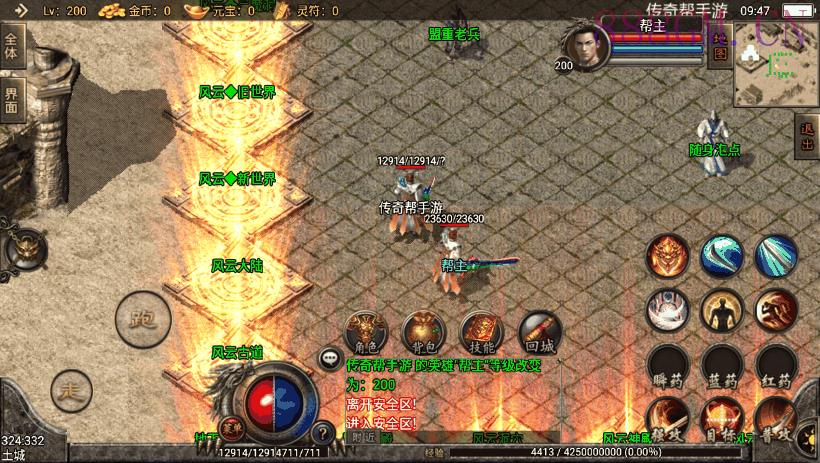Open the 背包 backpack
820x463 pixels.
pos(423,331)
